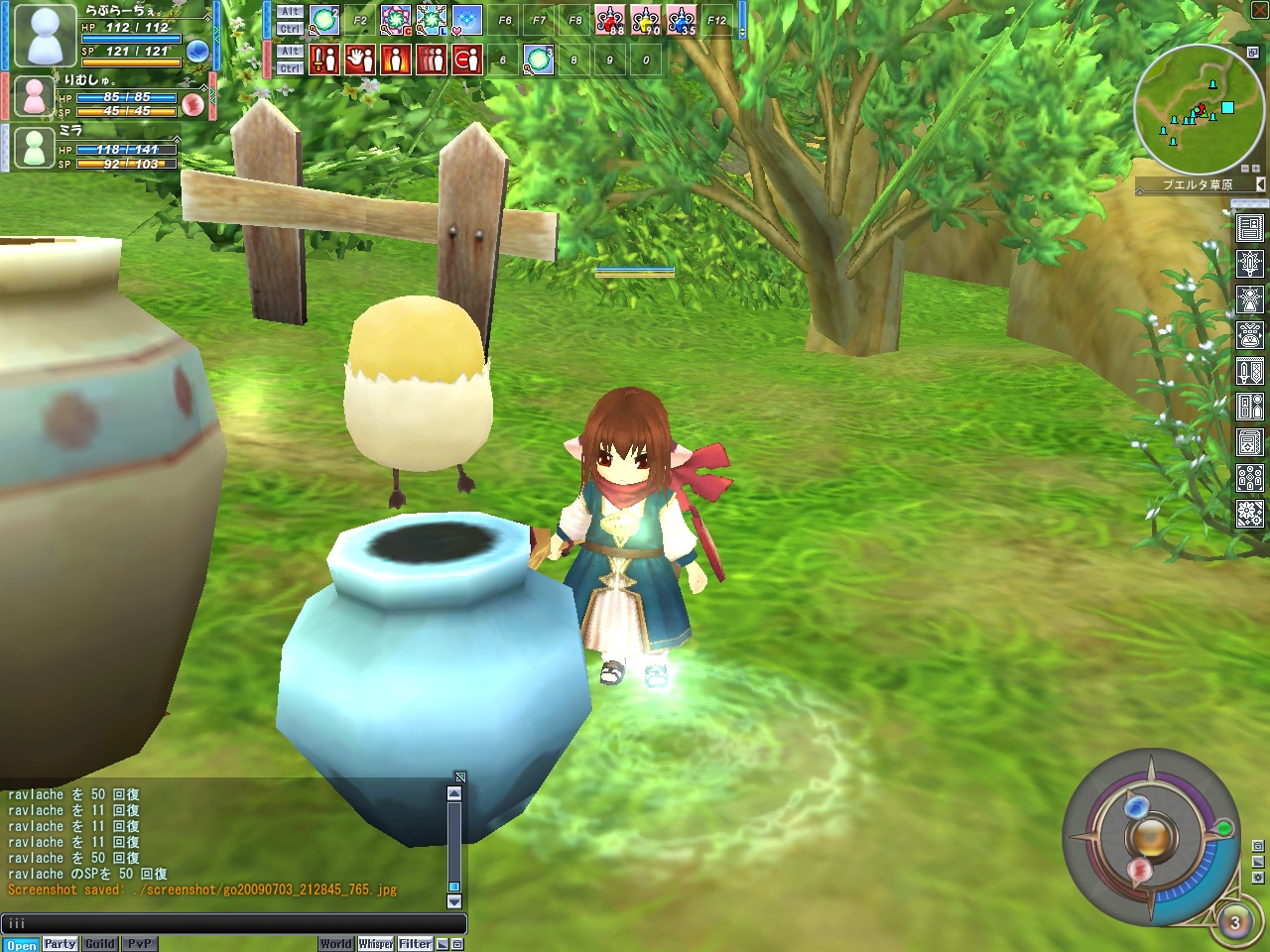1270x952 pixels.
Task: Activate the blue diamond heart skill
Action: pyautogui.click(x=466, y=20)
